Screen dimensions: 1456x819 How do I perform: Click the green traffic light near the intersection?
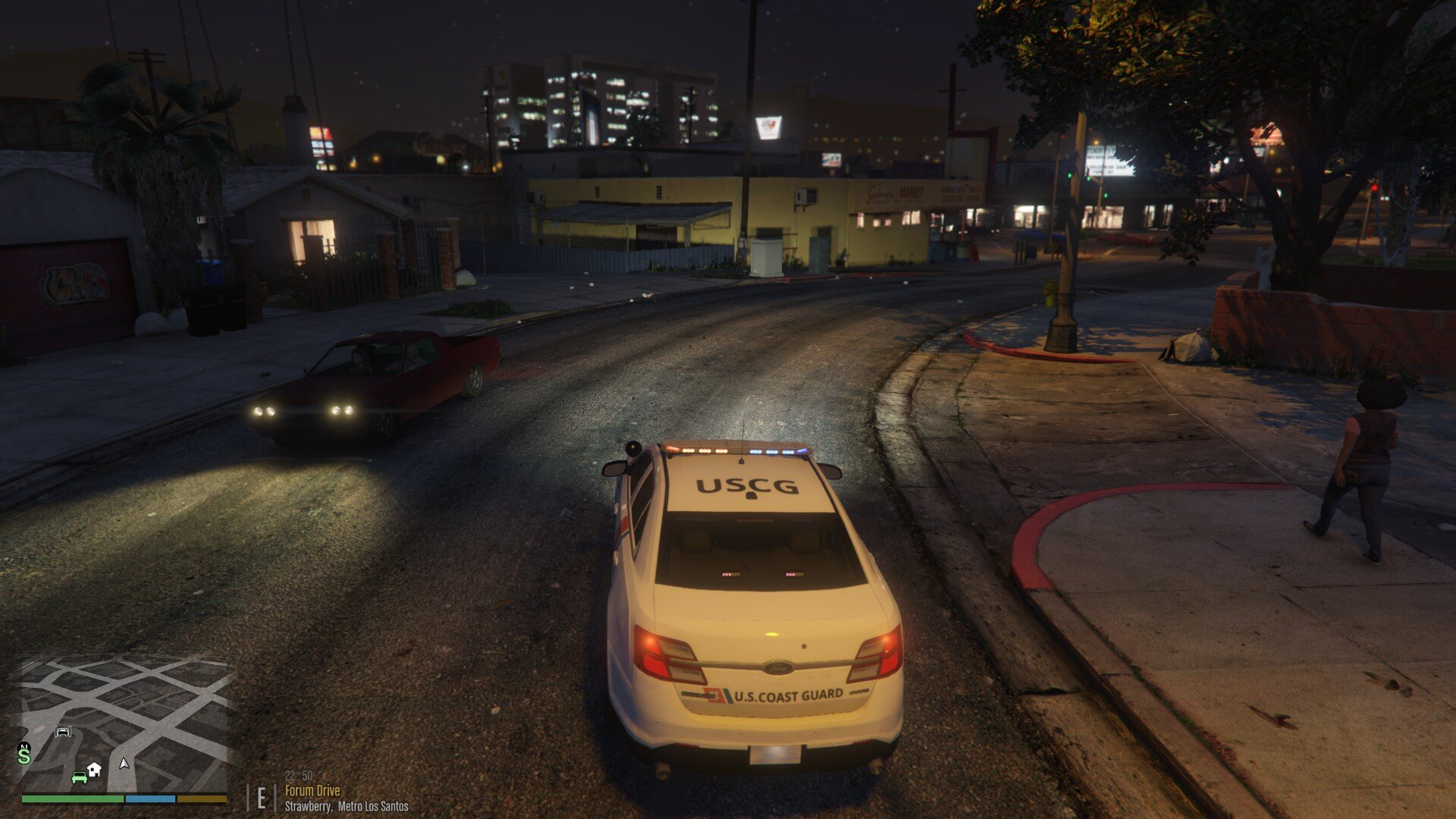[x=1070, y=175]
